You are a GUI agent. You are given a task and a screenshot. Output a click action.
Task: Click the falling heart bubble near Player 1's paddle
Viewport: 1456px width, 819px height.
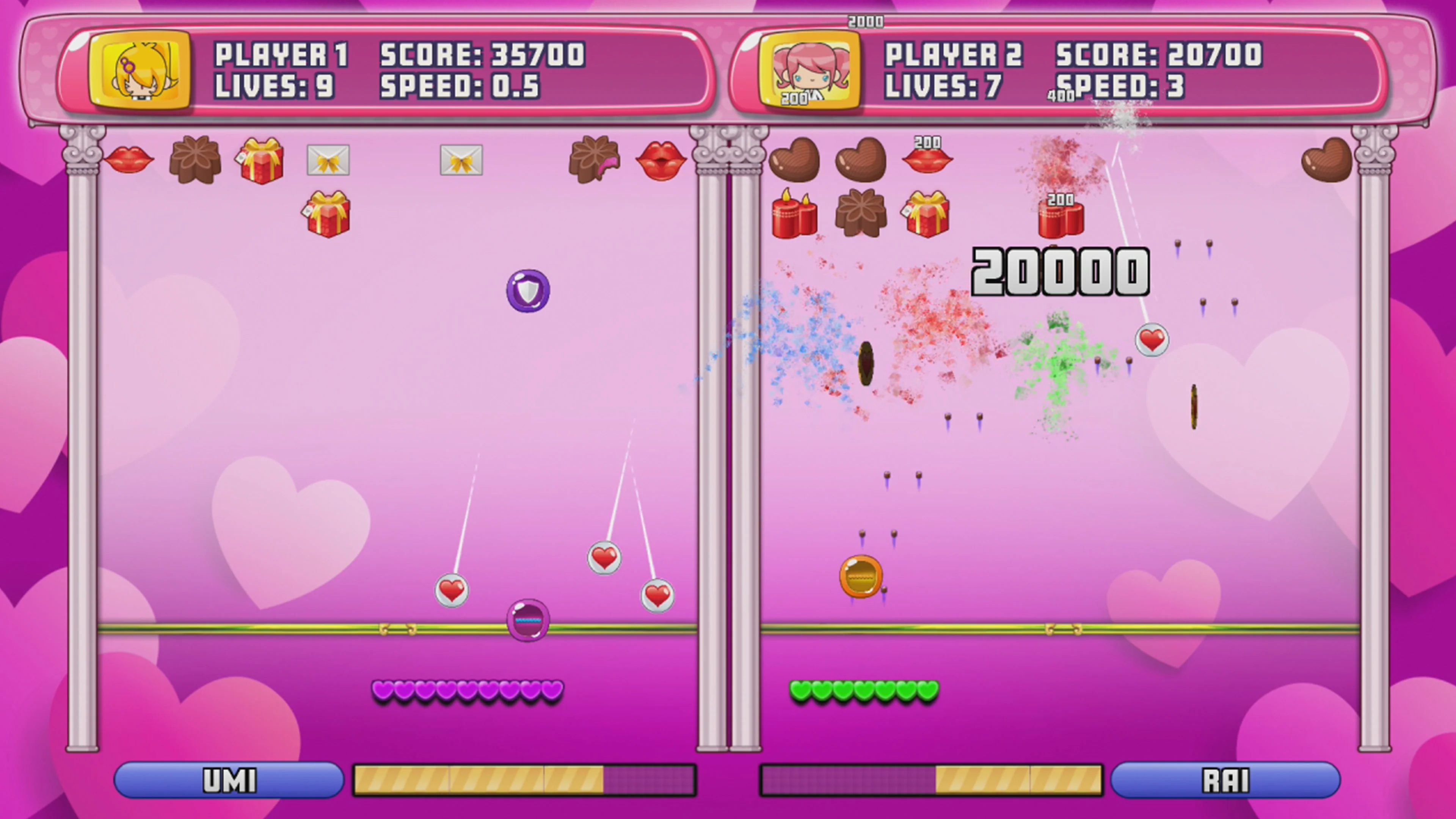[451, 590]
